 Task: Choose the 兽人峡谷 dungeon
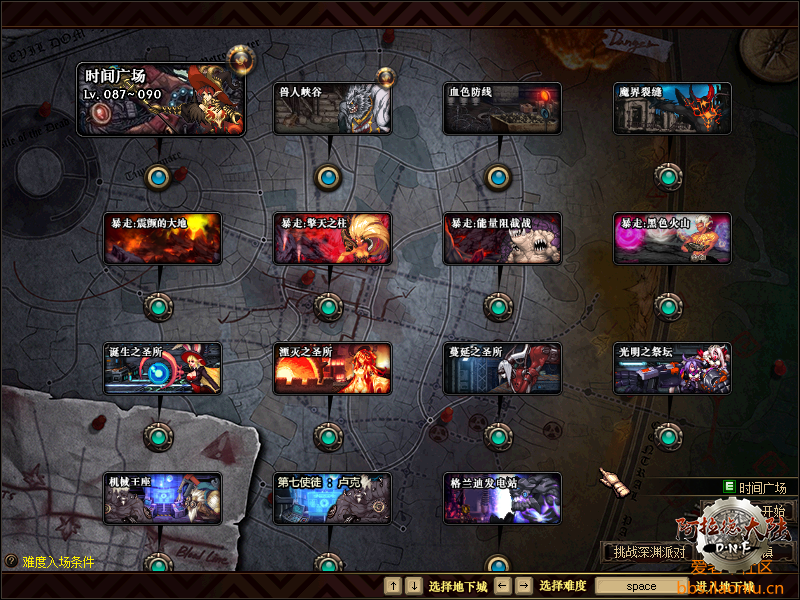[x=333, y=108]
